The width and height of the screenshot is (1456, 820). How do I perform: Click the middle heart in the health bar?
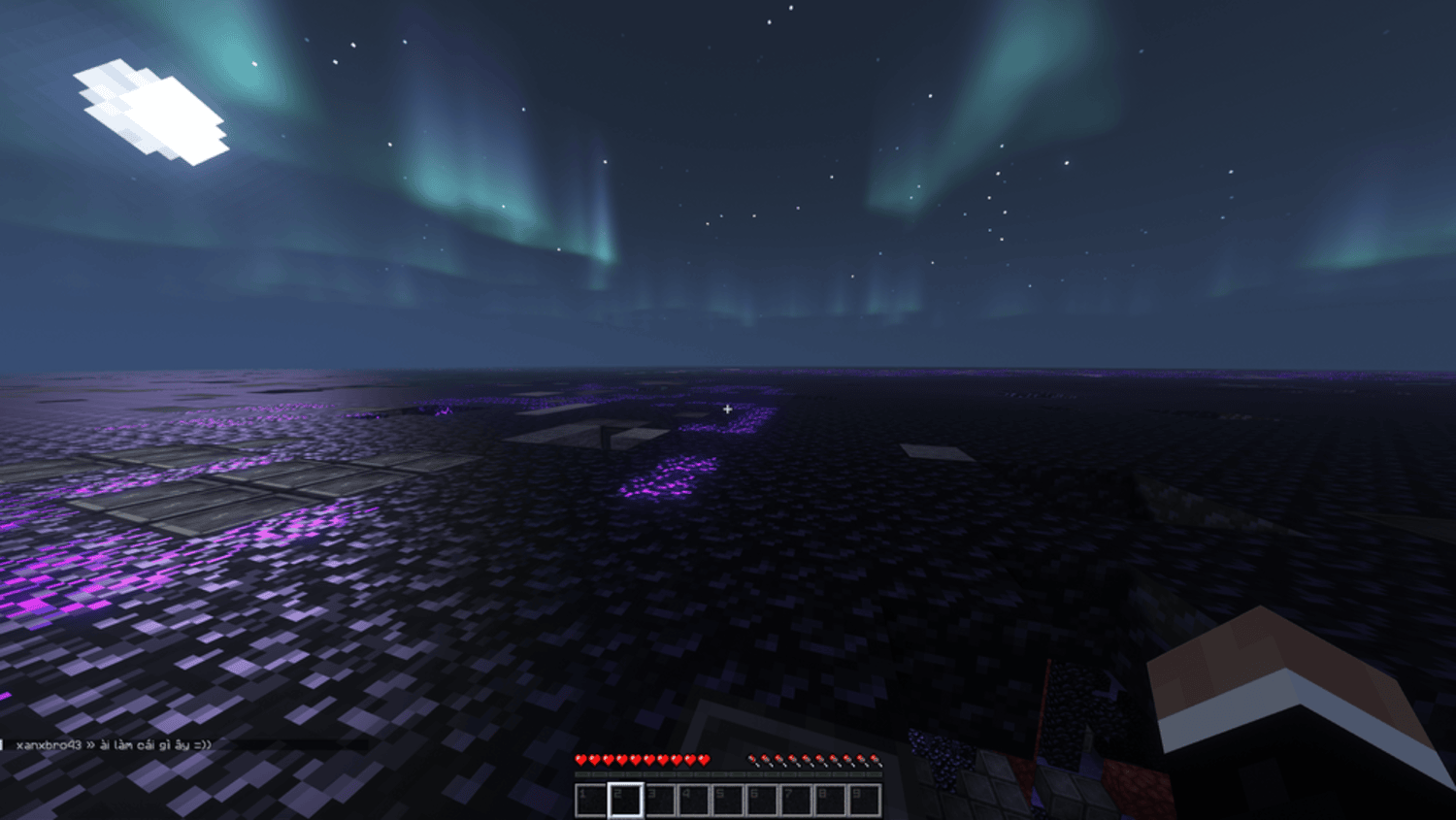click(644, 759)
